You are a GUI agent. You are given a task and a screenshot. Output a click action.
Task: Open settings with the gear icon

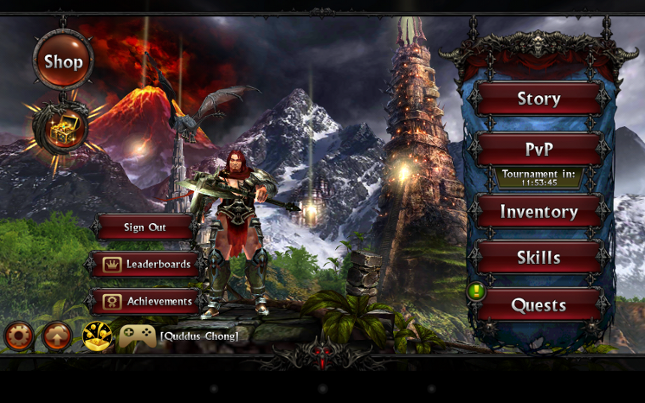19,336
